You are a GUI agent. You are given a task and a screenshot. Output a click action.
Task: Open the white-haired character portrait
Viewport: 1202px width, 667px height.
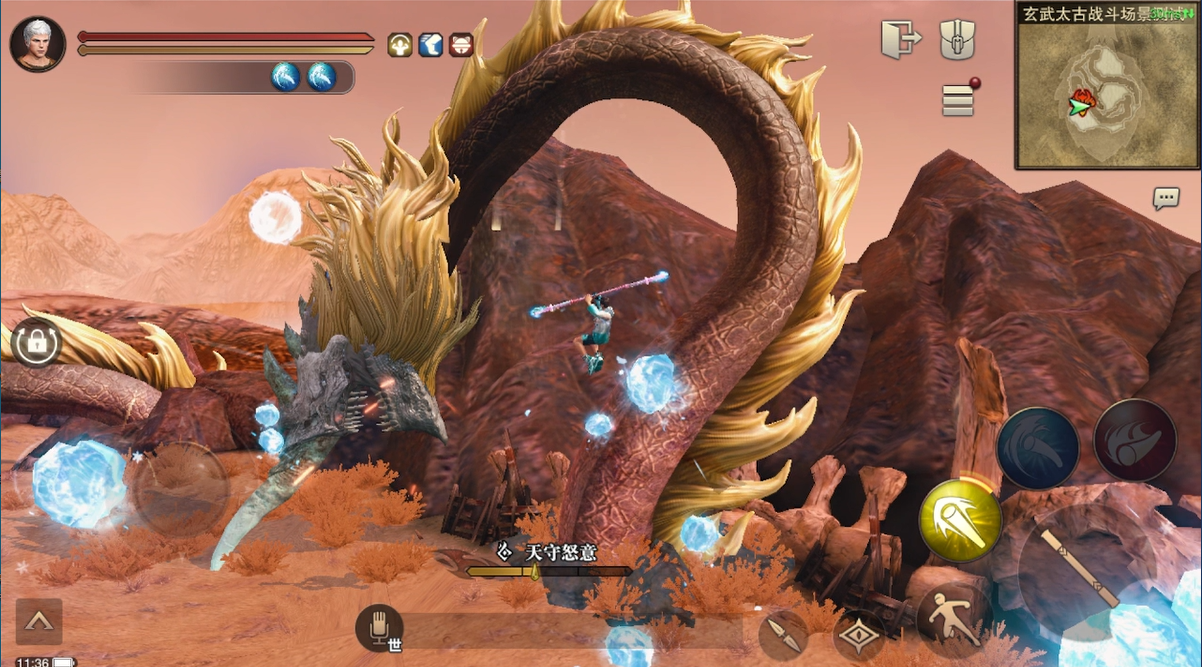[x=38, y=44]
